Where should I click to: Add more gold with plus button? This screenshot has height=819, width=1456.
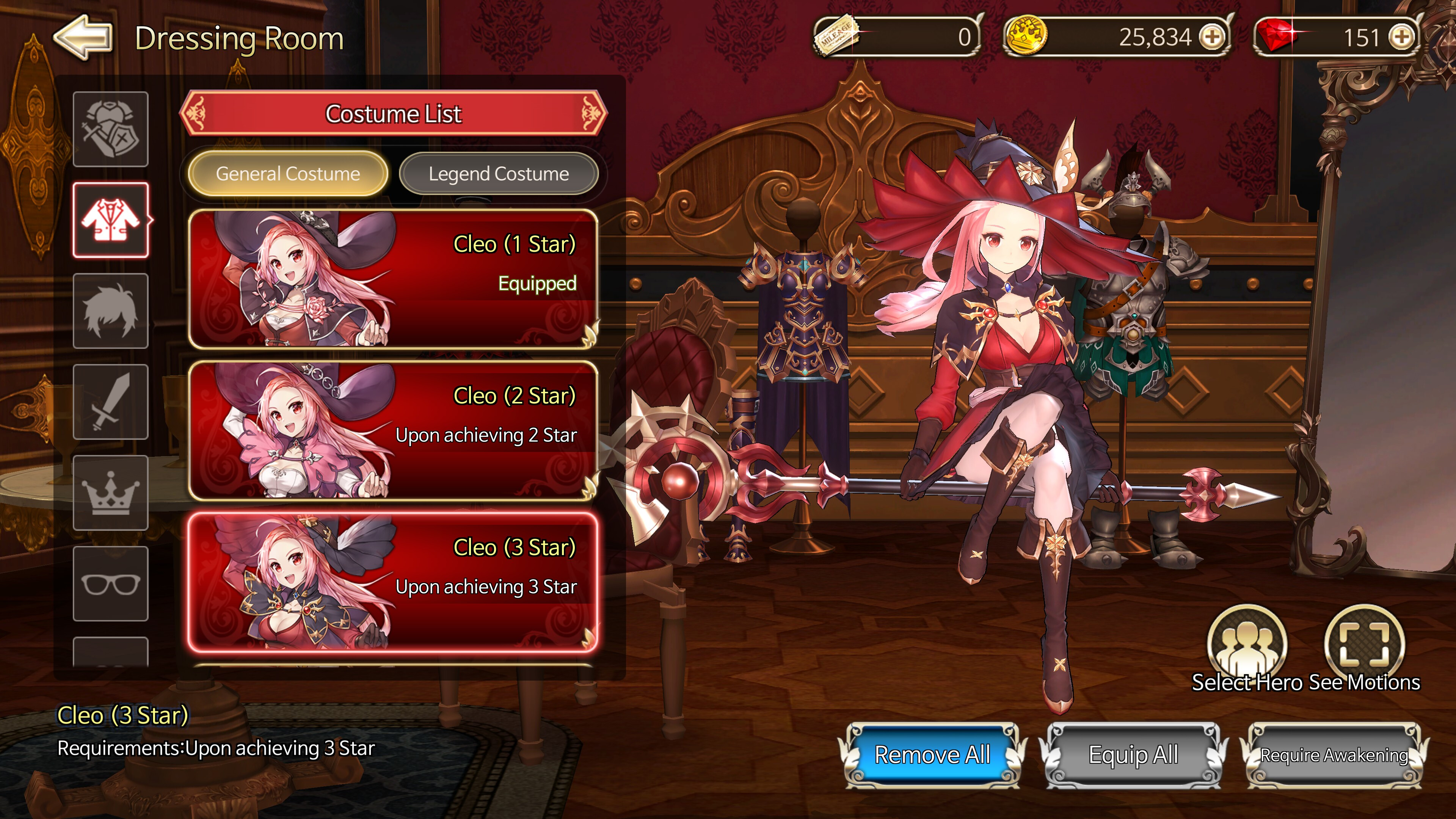point(1212,37)
